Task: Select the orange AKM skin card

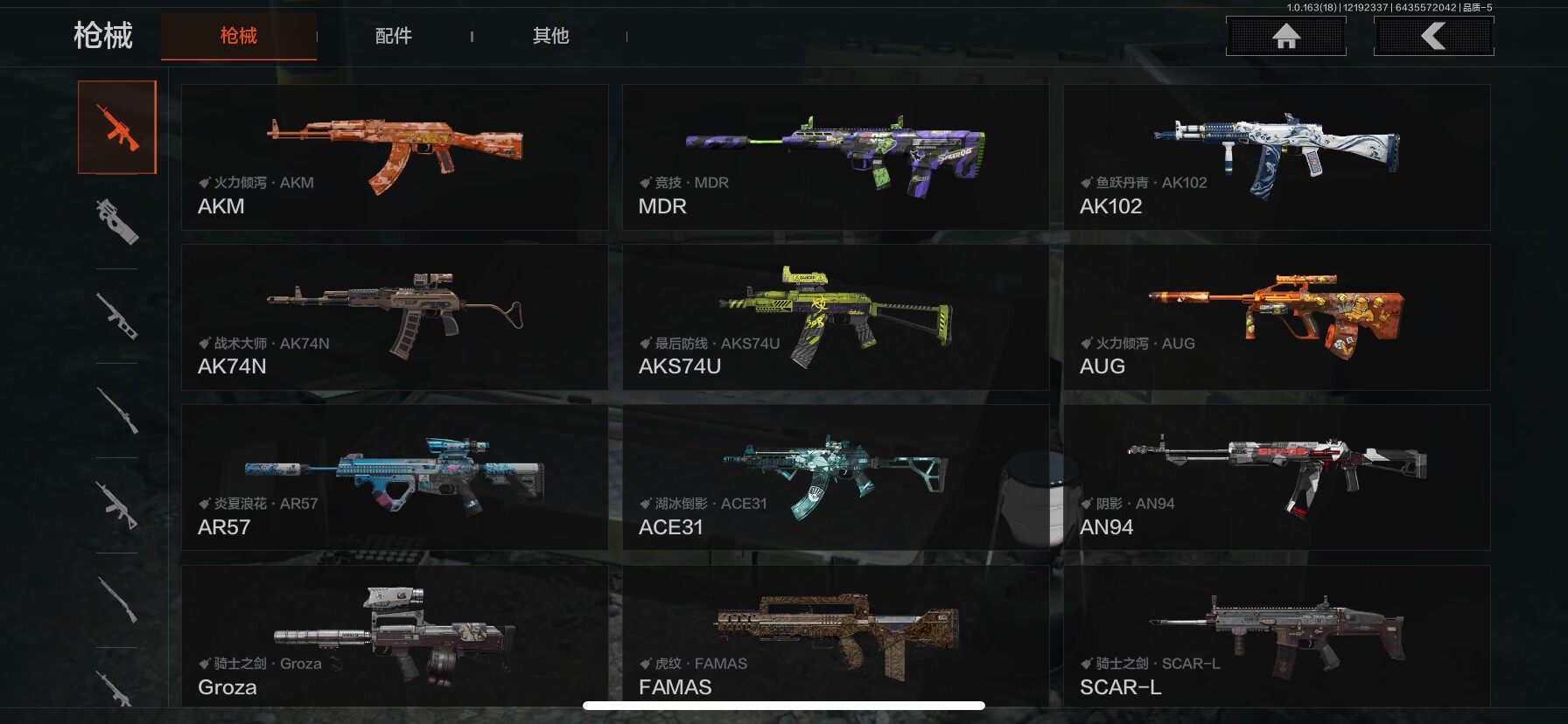Action: point(395,157)
